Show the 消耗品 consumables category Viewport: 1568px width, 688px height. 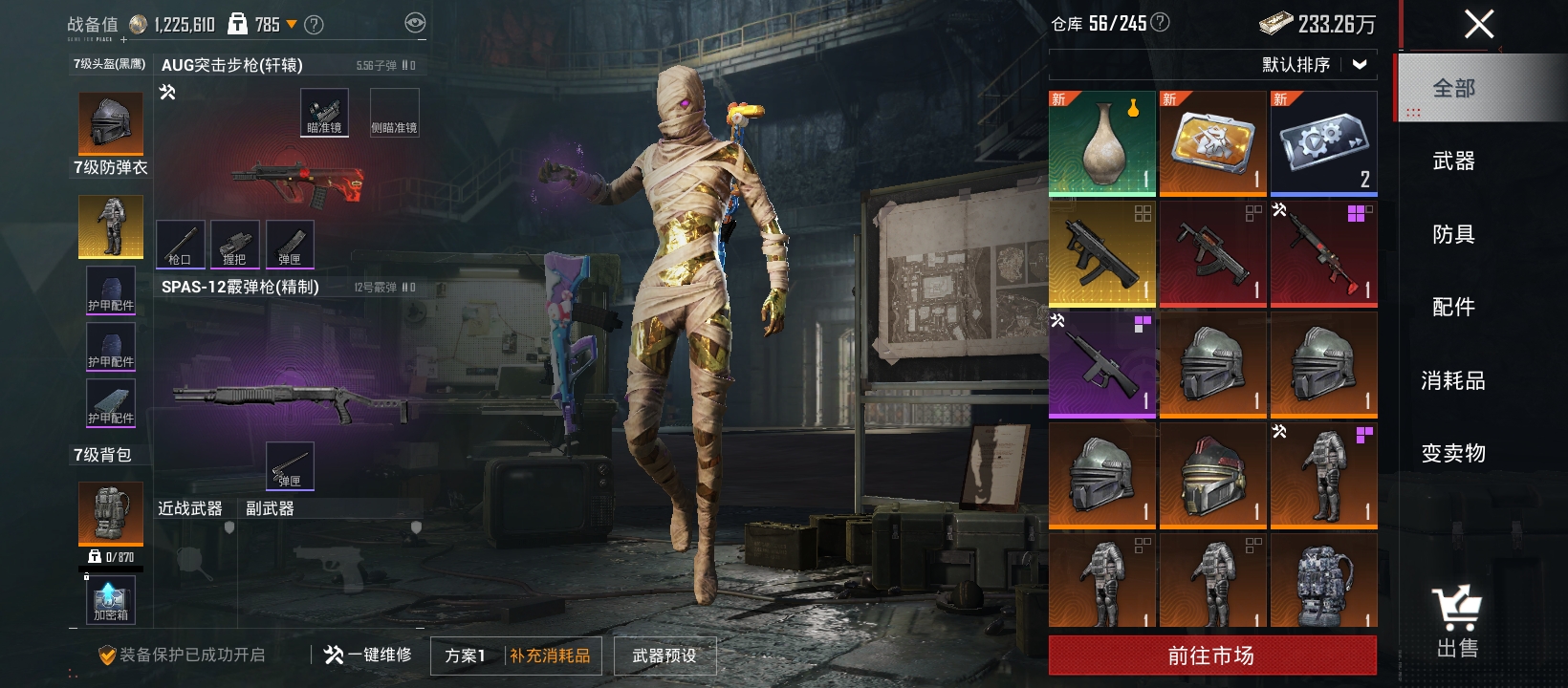coord(1453,380)
